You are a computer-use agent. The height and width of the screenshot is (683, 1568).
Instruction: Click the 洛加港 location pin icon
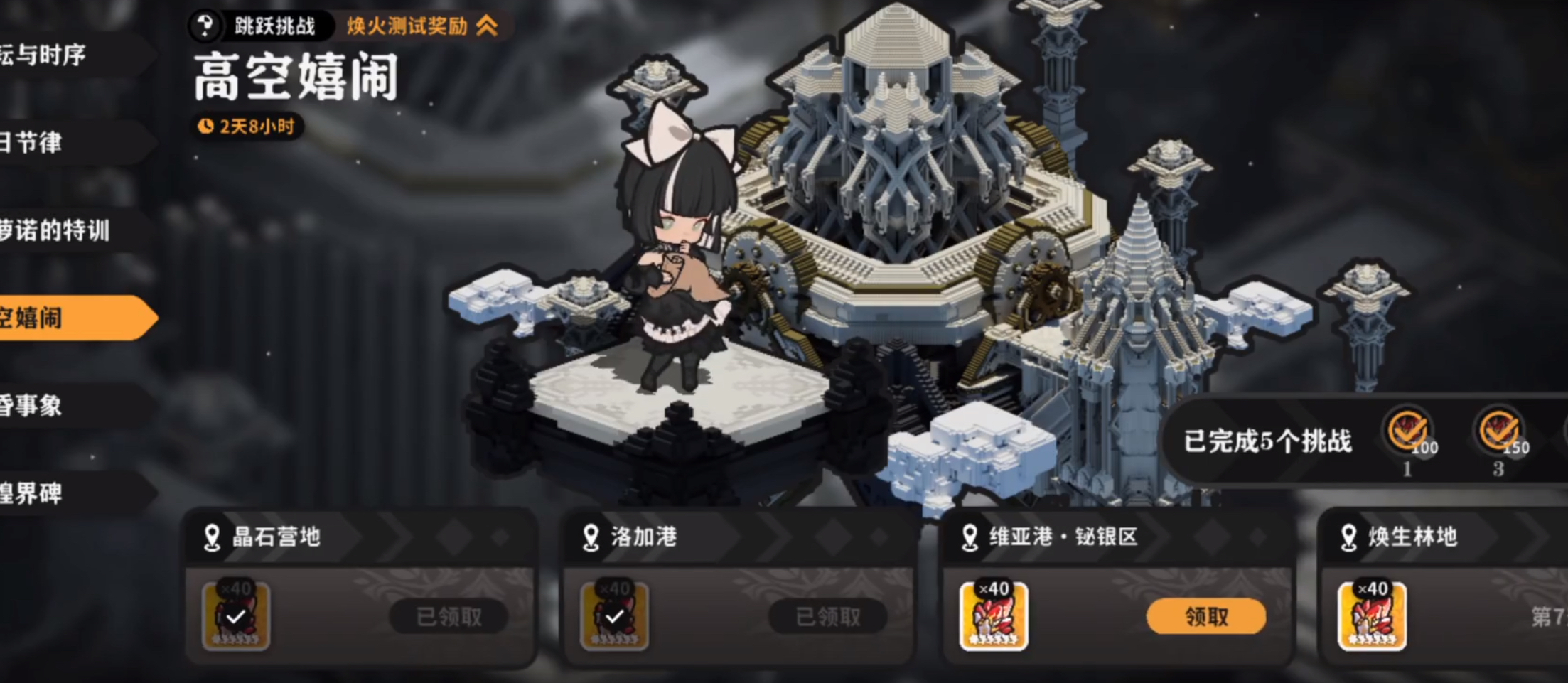click(x=591, y=538)
